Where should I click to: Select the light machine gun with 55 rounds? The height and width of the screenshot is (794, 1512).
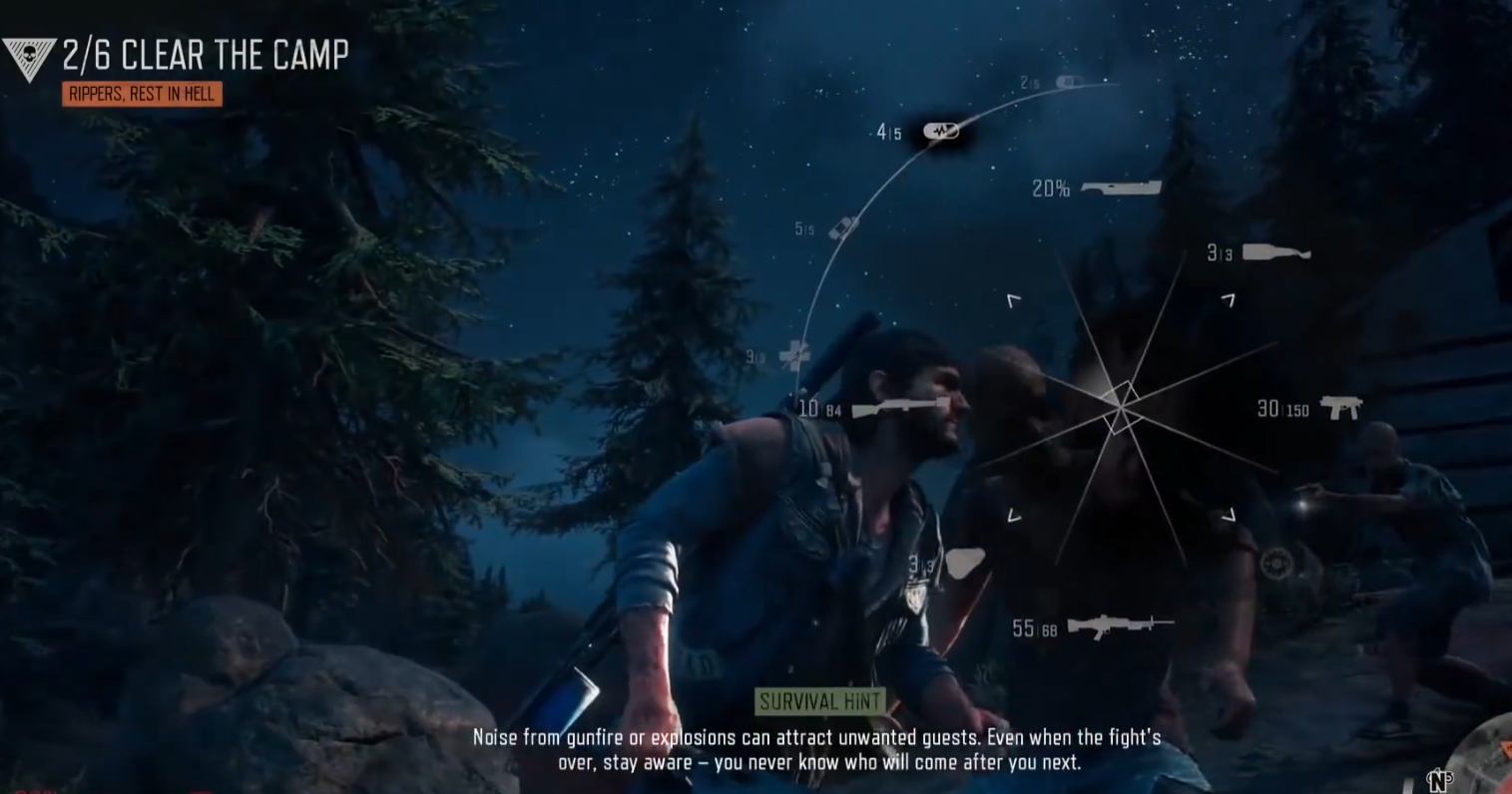pos(1119,625)
